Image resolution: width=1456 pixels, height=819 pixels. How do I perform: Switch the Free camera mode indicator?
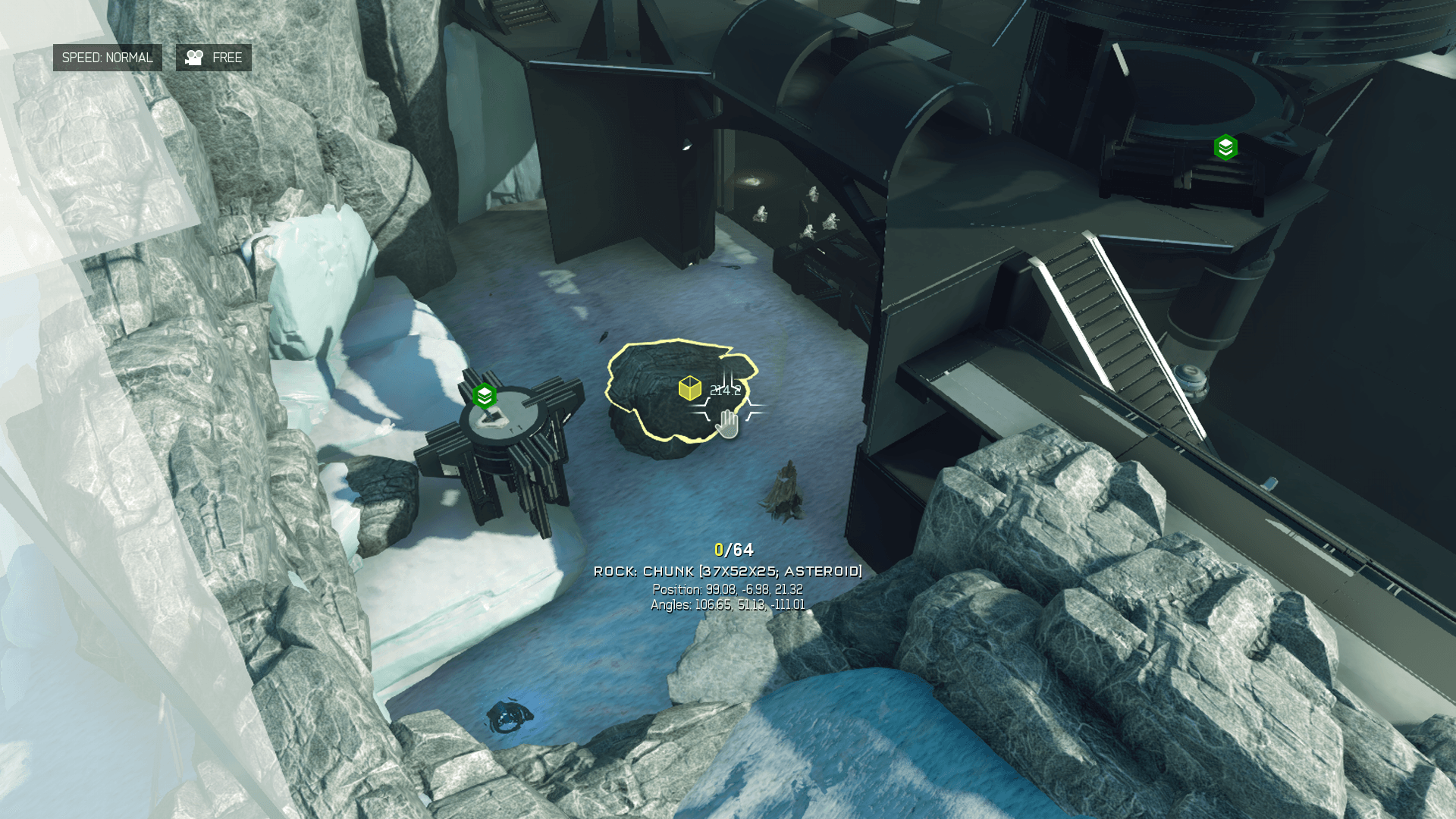(214, 58)
